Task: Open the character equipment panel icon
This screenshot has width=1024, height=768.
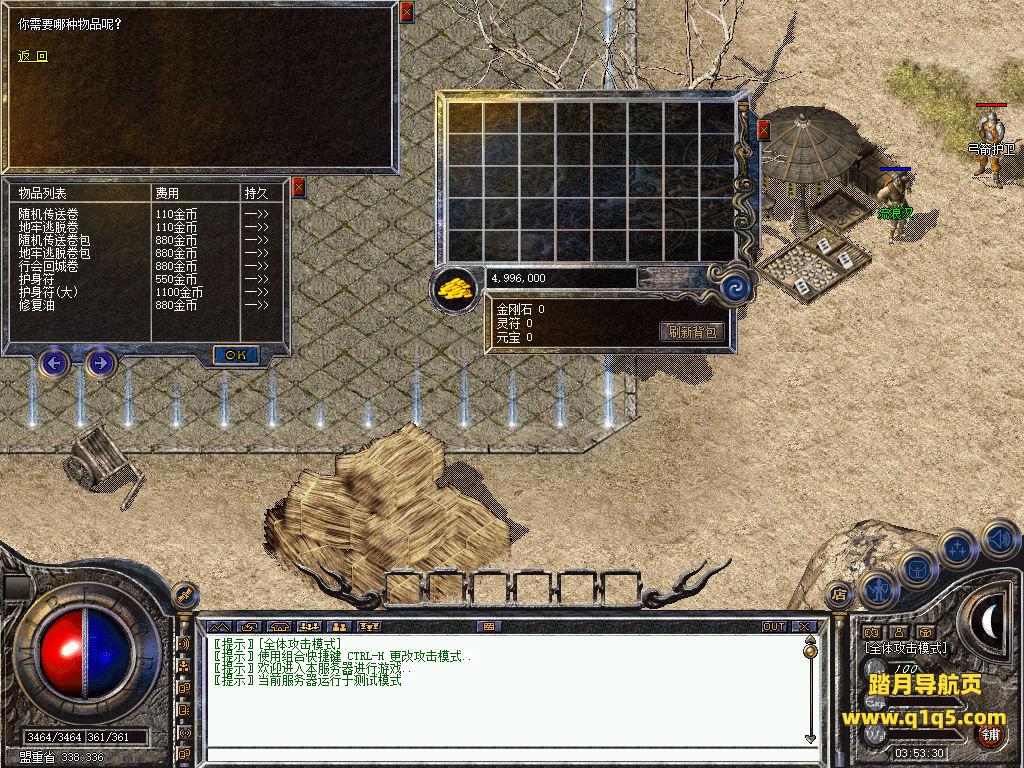Action: pos(878,590)
